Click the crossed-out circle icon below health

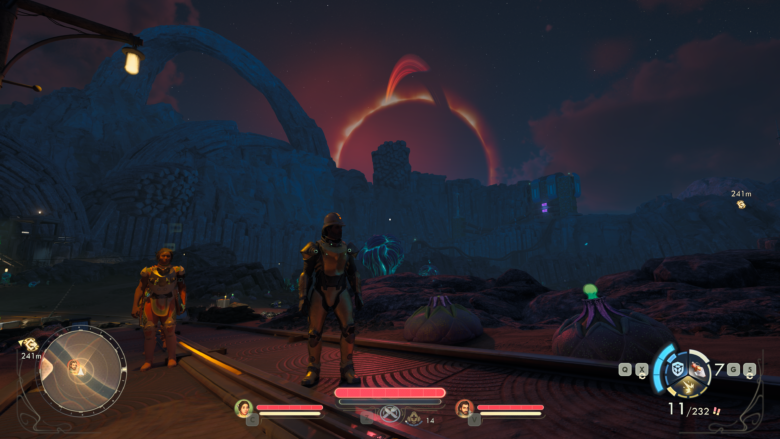tap(390, 414)
